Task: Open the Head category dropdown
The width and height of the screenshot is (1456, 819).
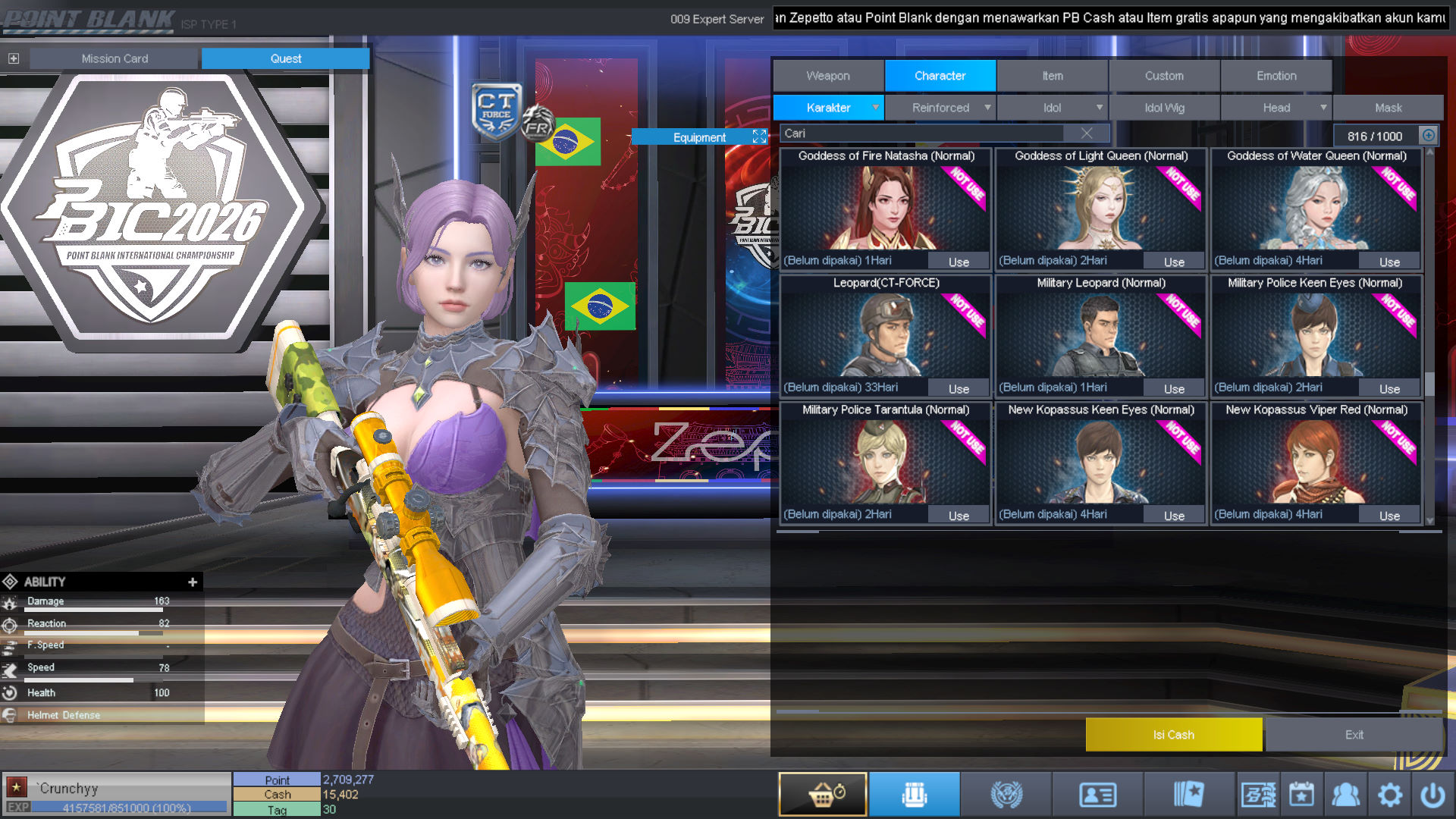Action: pos(1276,108)
